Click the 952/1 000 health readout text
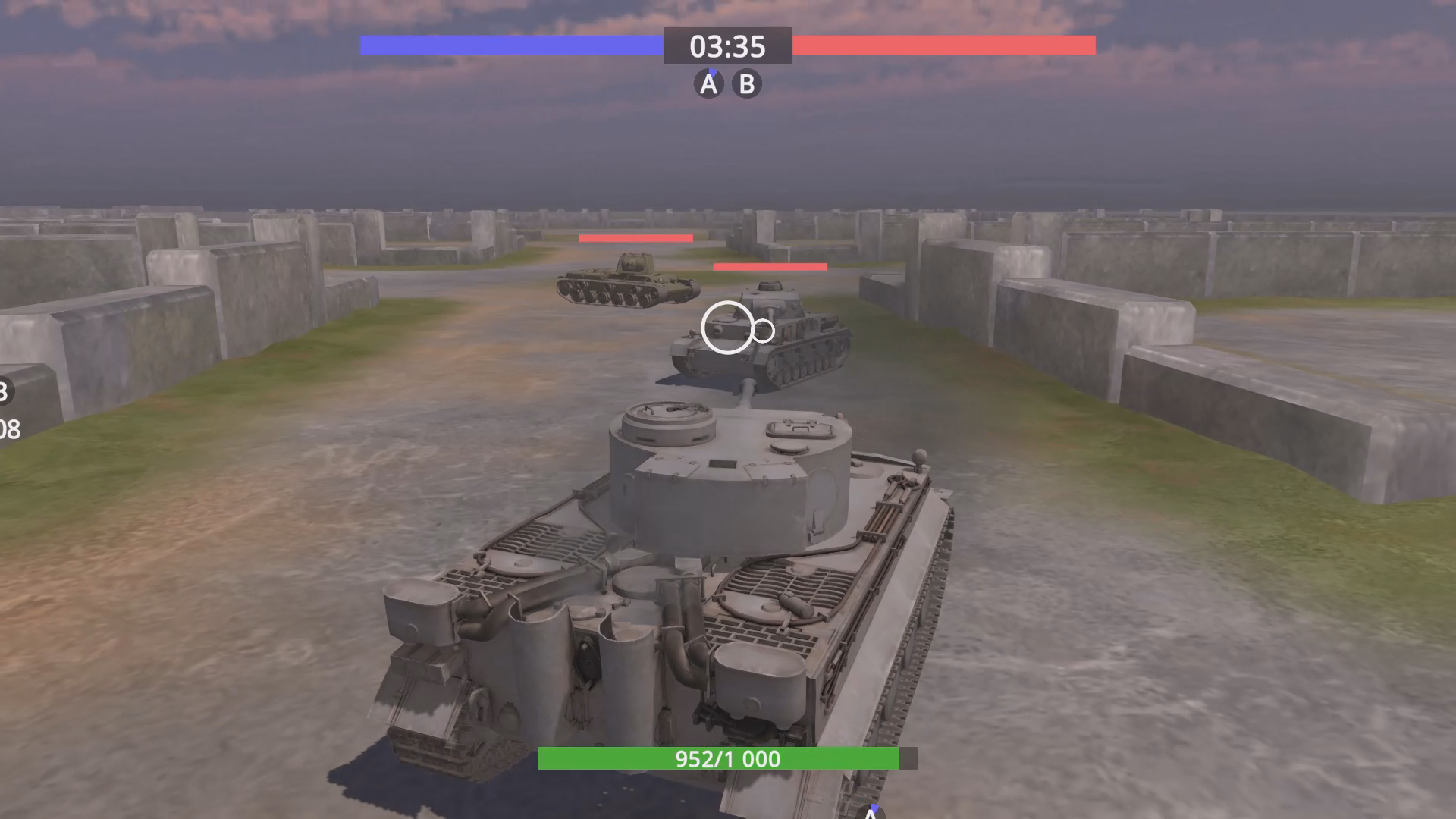This screenshot has width=1456, height=819. click(726, 759)
